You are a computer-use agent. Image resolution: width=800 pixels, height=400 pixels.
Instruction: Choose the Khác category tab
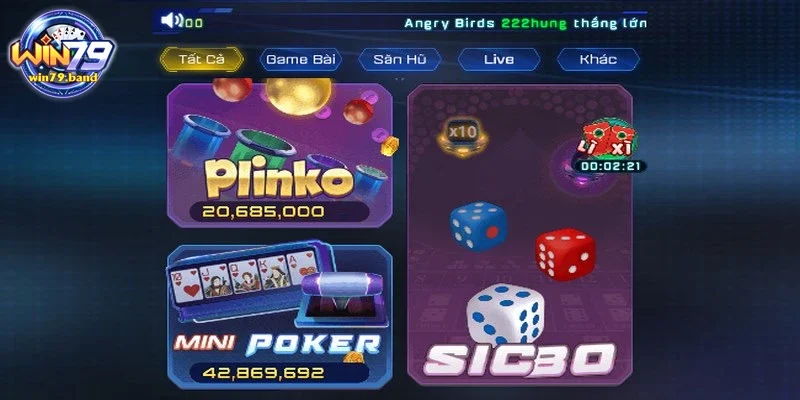(x=598, y=59)
